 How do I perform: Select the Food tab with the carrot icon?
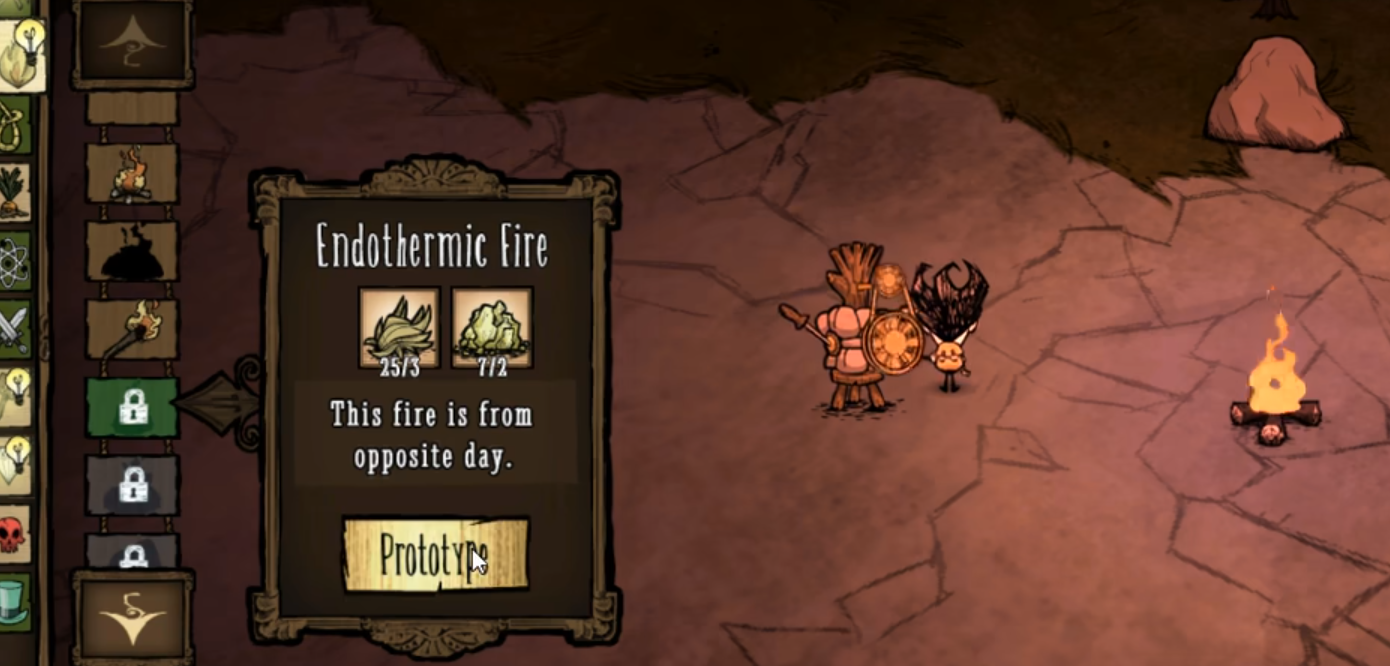[14, 192]
